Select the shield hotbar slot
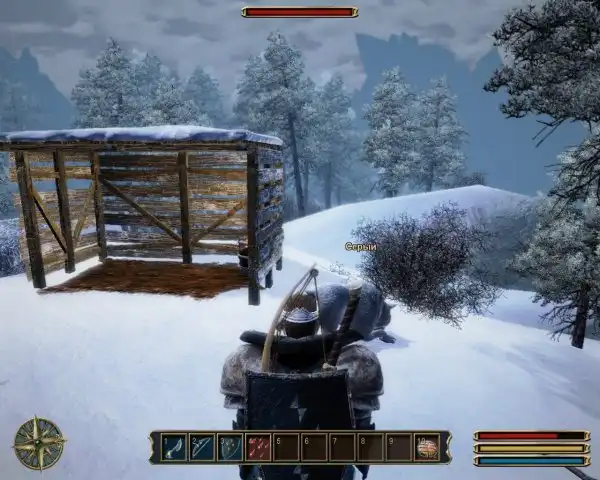The height and width of the screenshot is (480, 600). pos(230,447)
